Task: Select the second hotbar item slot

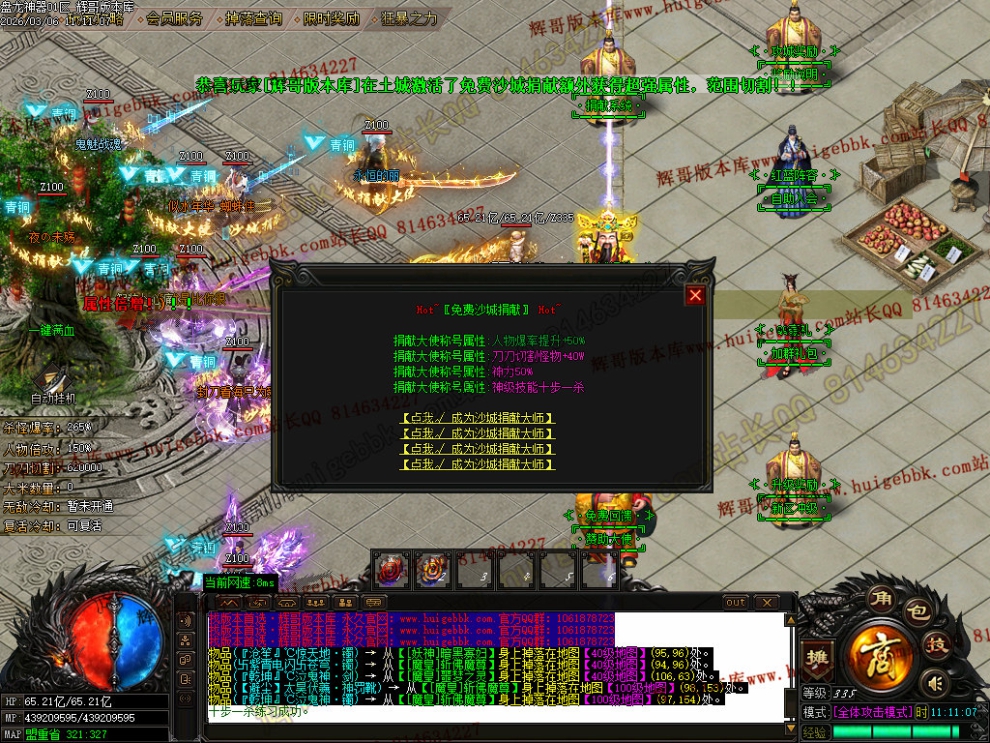Action: click(x=431, y=570)
